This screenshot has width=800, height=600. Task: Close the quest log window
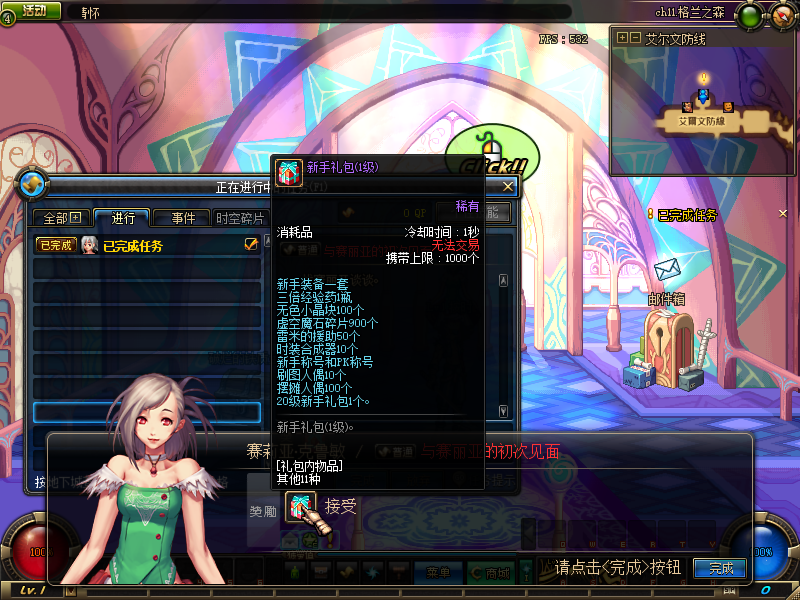[x=508, y=186]
